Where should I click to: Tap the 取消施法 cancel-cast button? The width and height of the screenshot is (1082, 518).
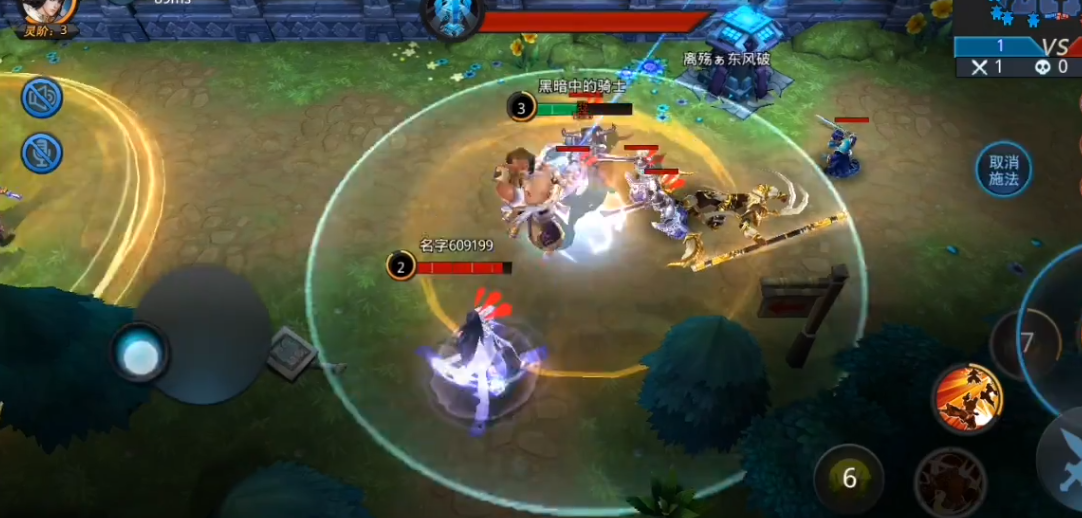coord(1003,170)
